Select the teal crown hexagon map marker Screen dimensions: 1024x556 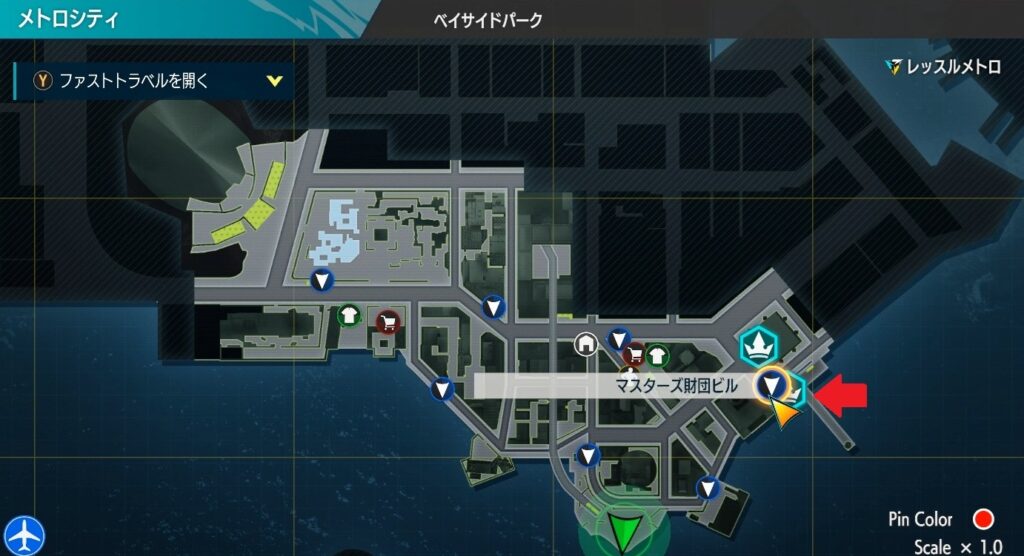pos(757,344)
